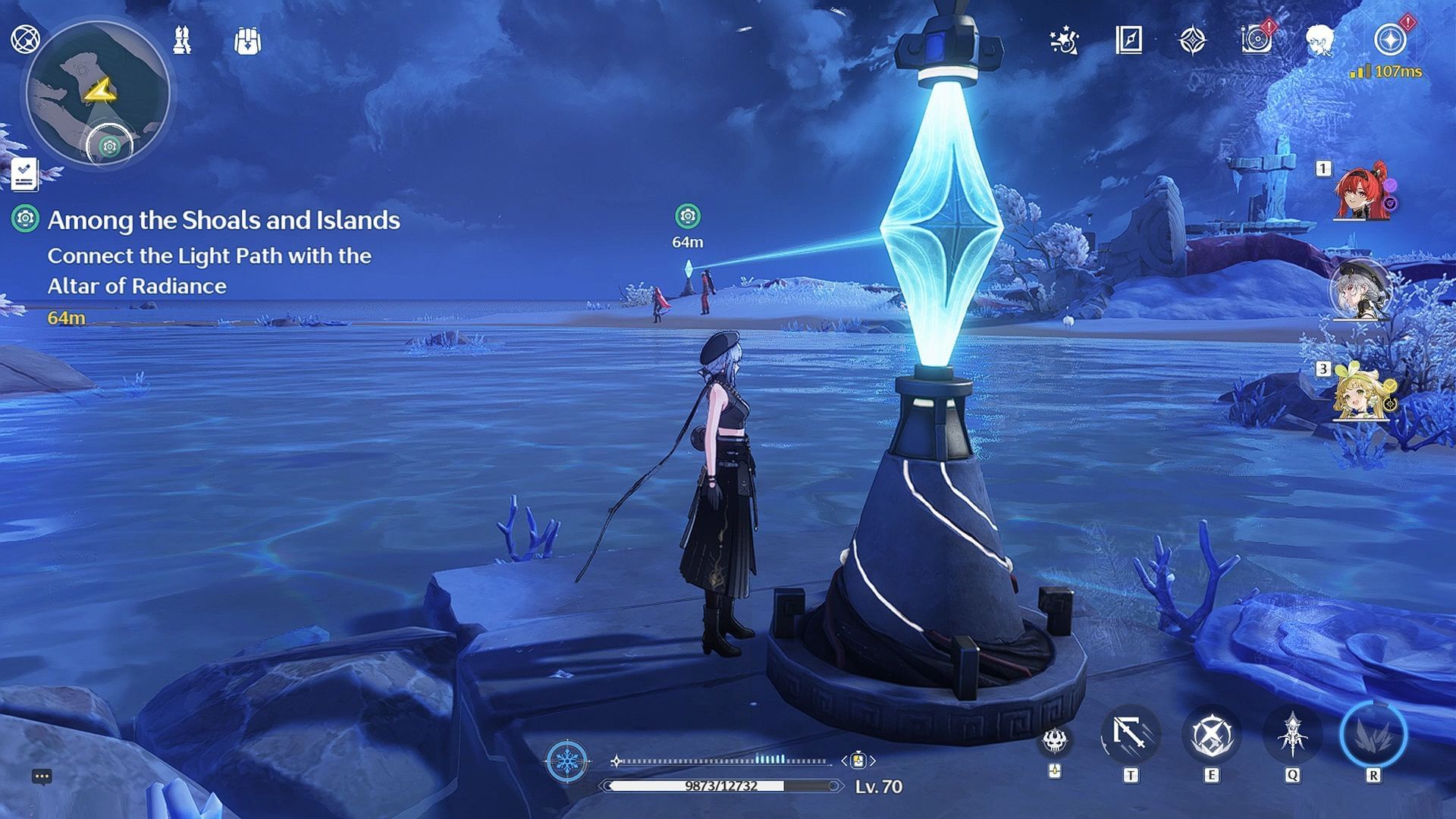Select the Among the Shoals and Islands quest tracker
Viewport: 1456px width, 819px height.
coord(223,220)
